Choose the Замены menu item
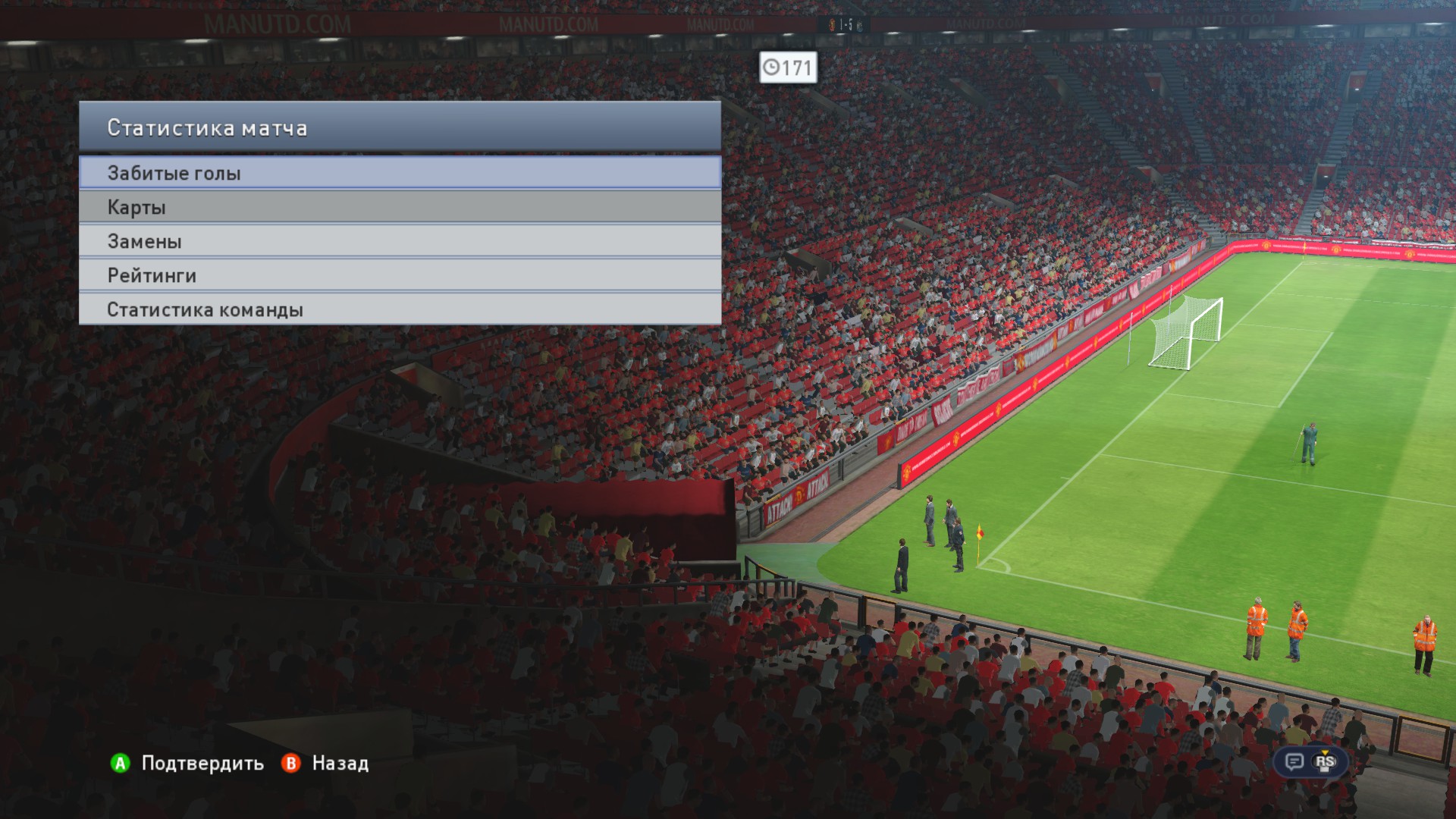1456x819 pixels. click(x=400, y=241)
